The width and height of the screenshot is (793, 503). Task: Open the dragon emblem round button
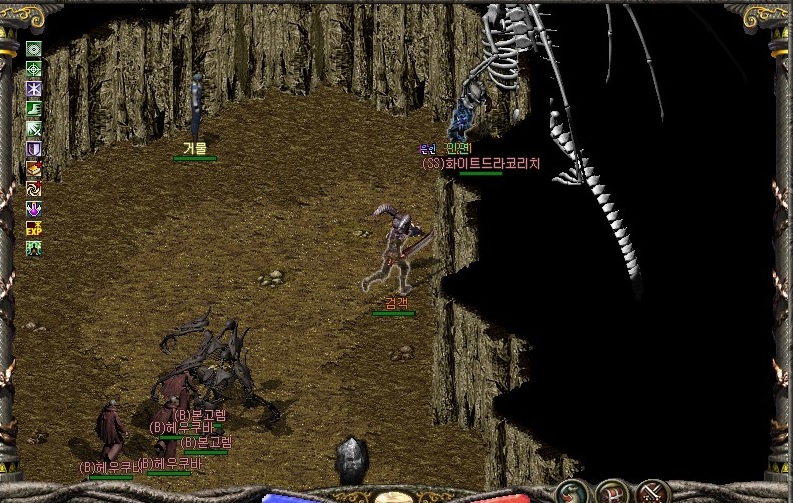pyautogui.click(x=571, y=492)
